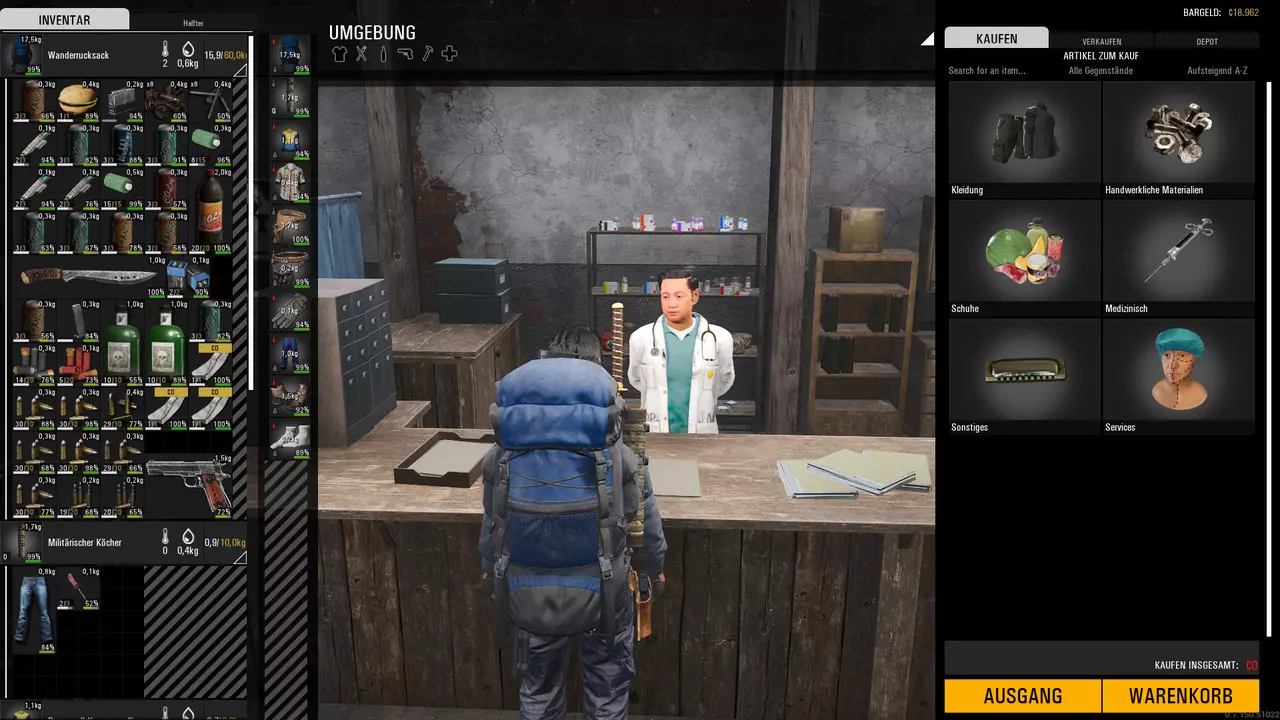Screen dimensions: 1280x720
Task: Open the Depot tab
Action: tap(1206, 41)
